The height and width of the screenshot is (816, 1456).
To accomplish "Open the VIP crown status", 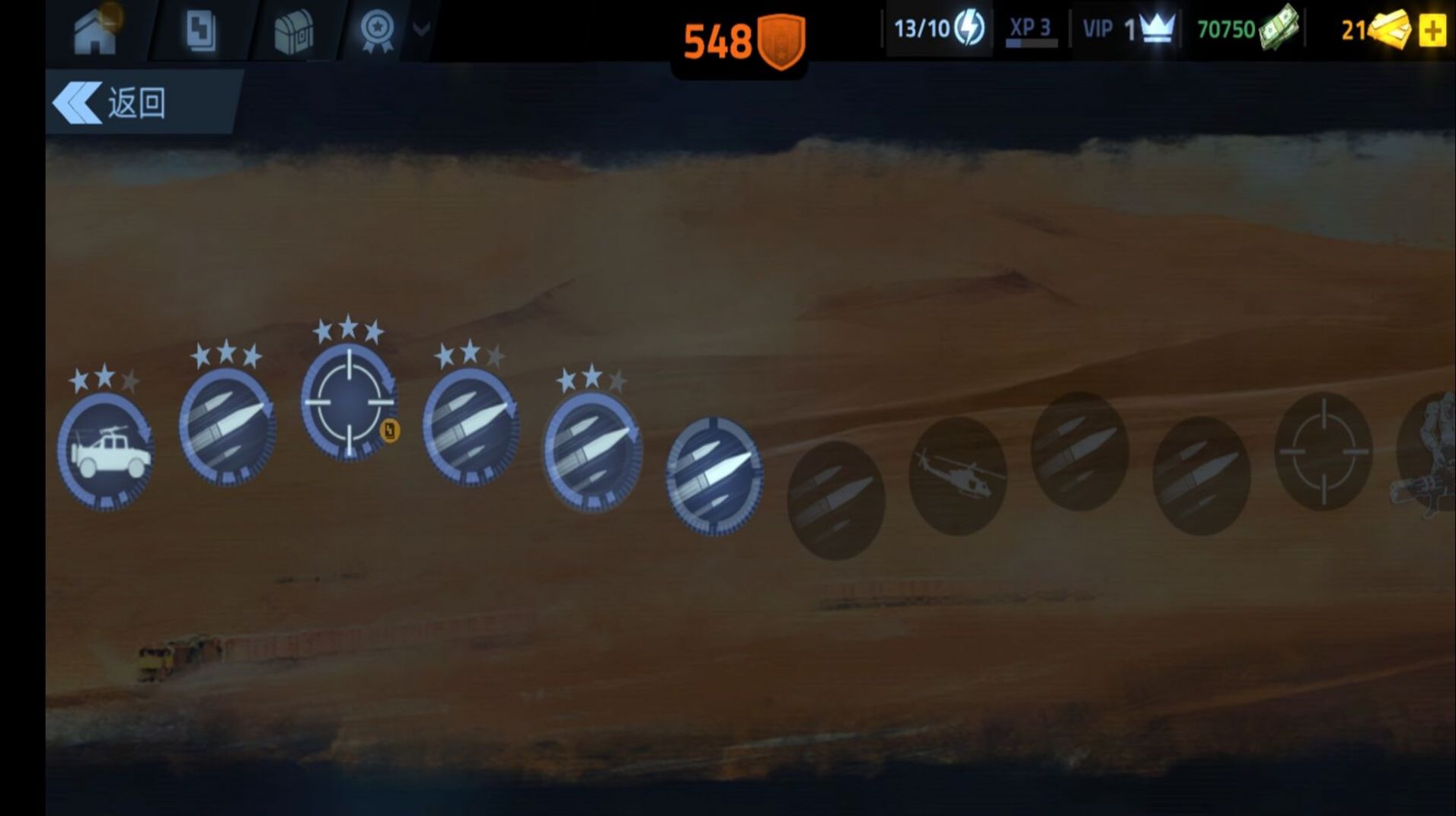I will (1129, 30).
